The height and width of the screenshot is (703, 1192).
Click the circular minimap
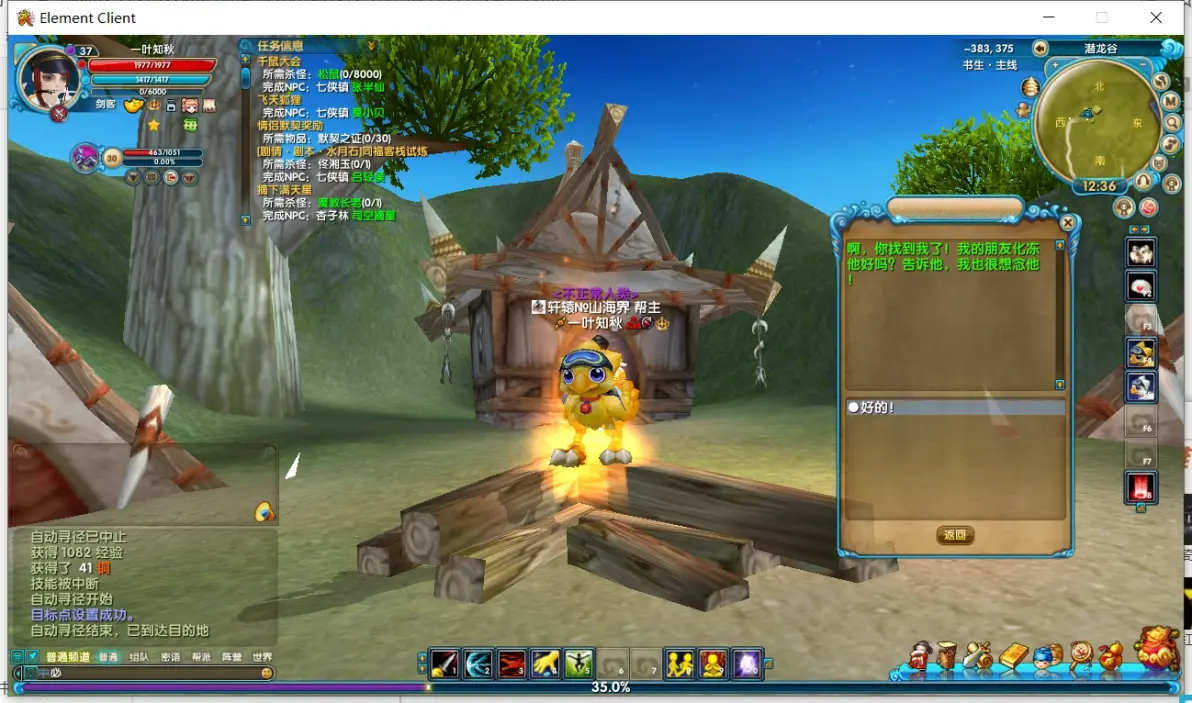pyautogui.click(x=1097, y=120)
